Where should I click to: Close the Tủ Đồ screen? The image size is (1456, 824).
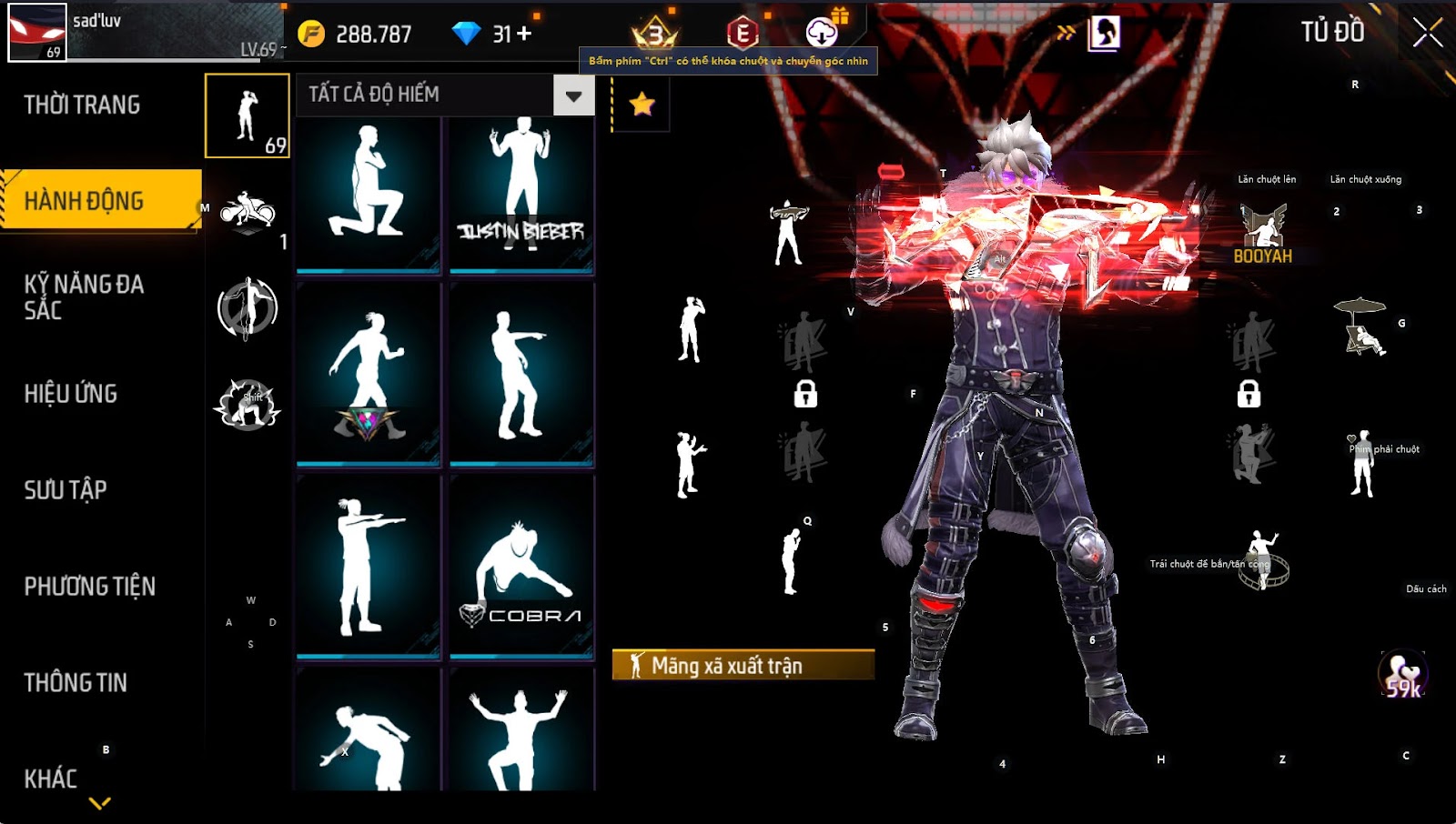[x=1427, y=33]
